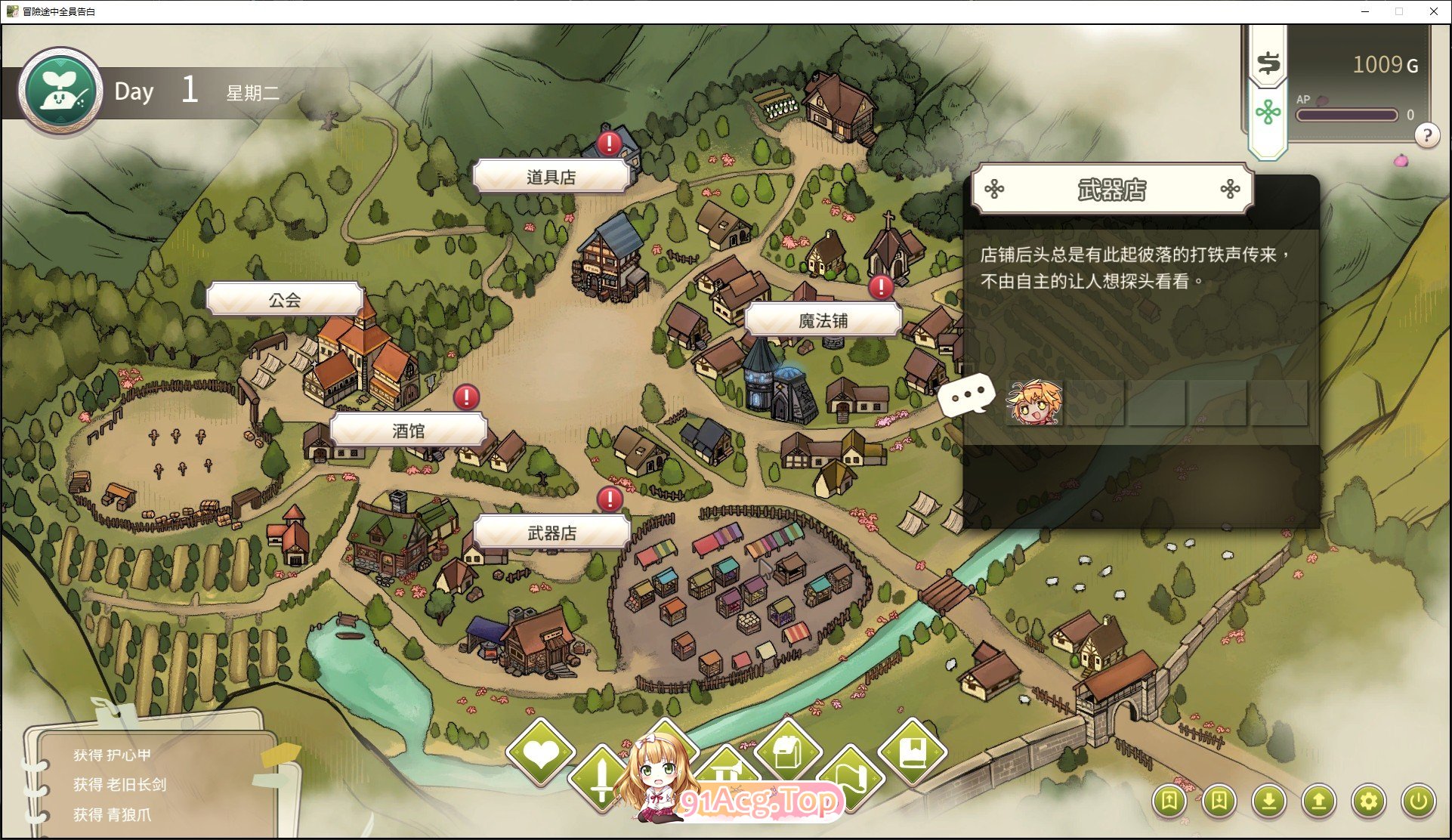Click the quick load bookmark button
This screenshot has width=1452, height=840.
click(x=1219, y=801)
